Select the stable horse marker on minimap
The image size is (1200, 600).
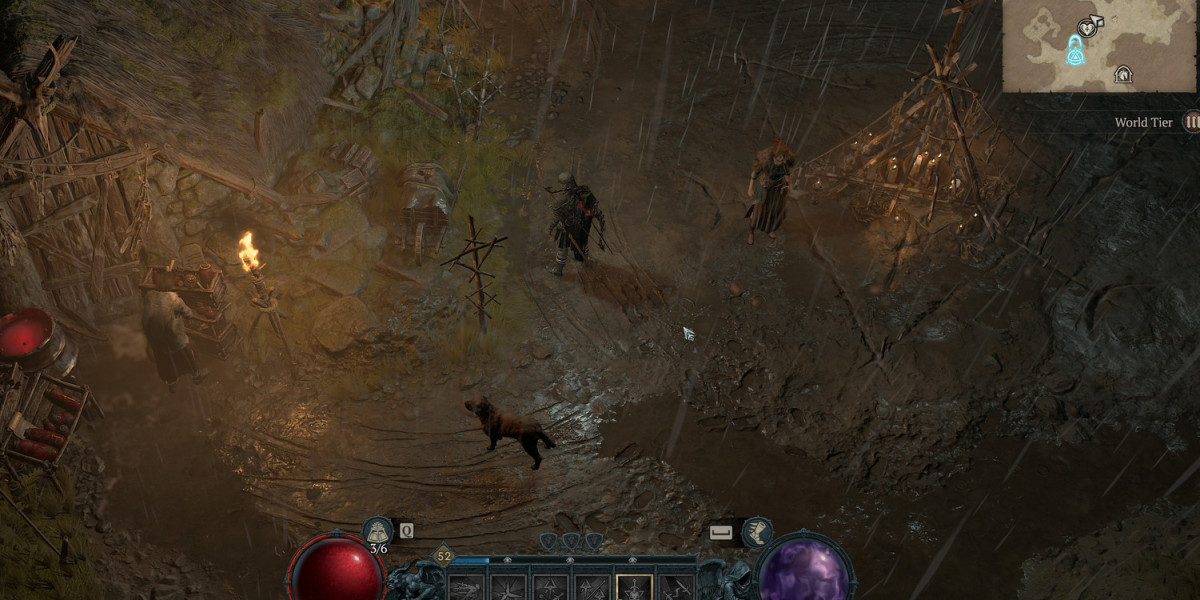coord(1123,74)
